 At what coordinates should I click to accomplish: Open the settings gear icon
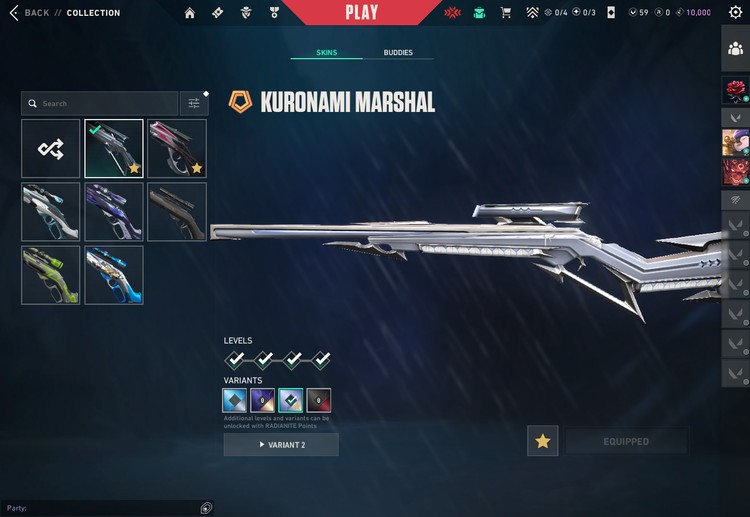point(735,12)
